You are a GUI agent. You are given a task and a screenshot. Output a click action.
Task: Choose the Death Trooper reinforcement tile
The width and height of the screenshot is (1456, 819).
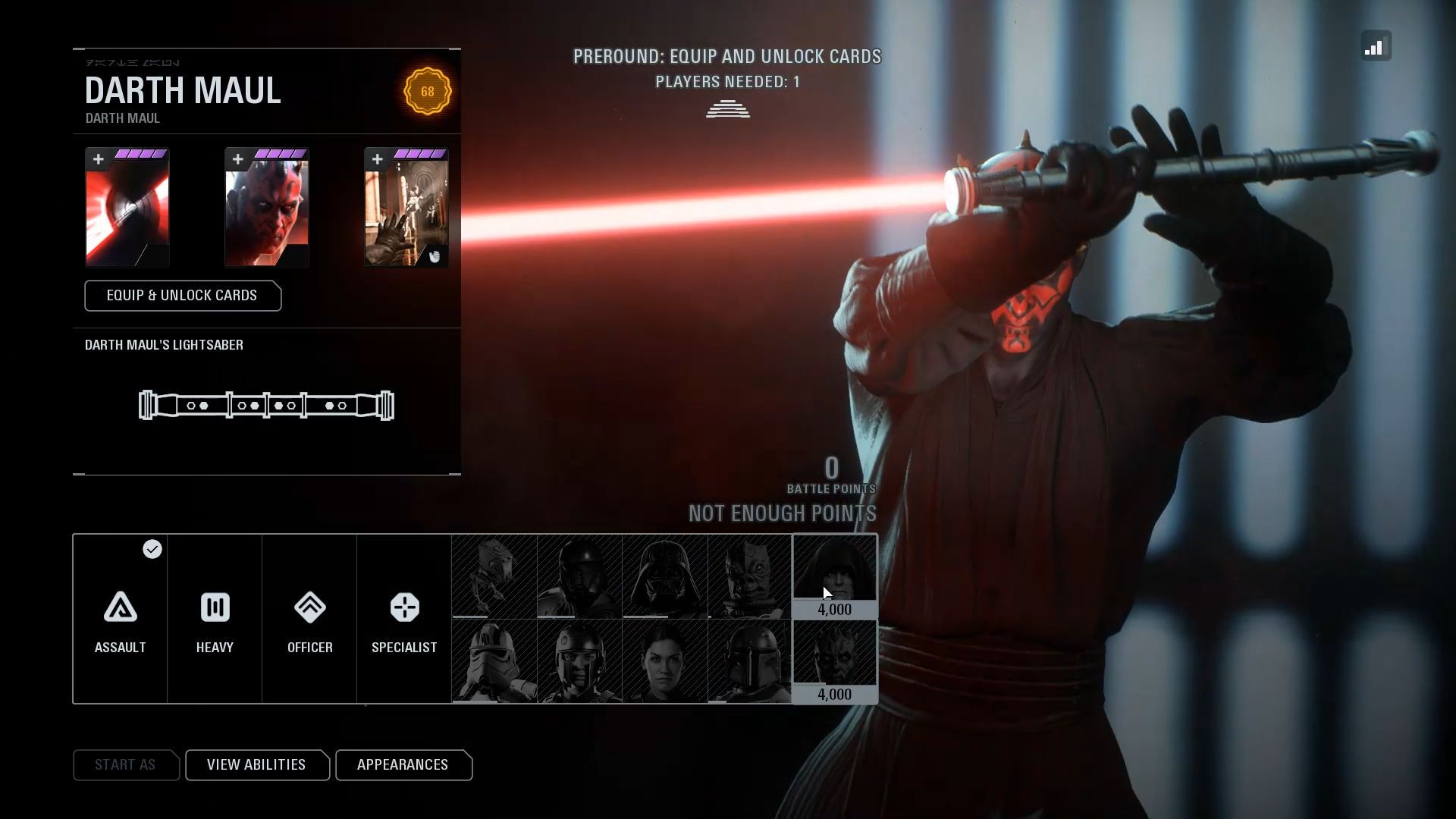click(x=579, y=576)
